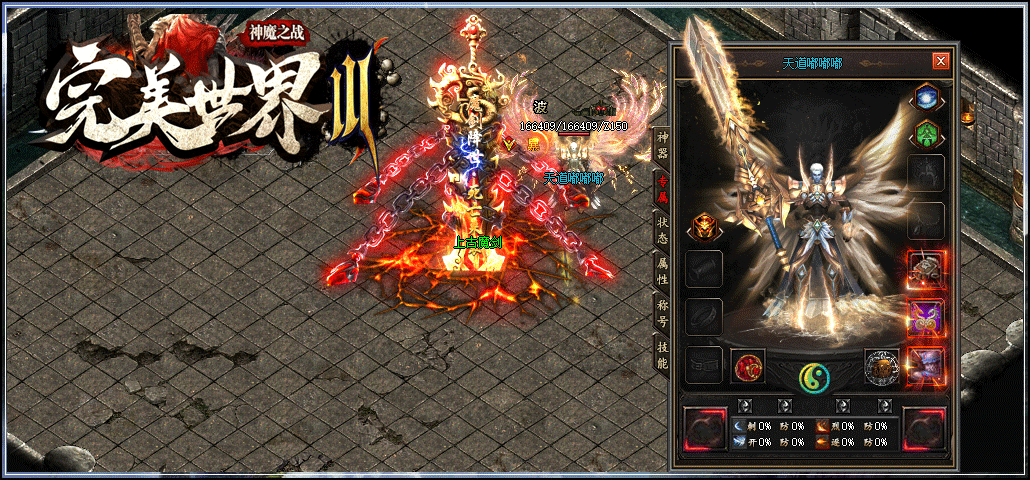Select the blue orb equipment slot

(925, 99)
